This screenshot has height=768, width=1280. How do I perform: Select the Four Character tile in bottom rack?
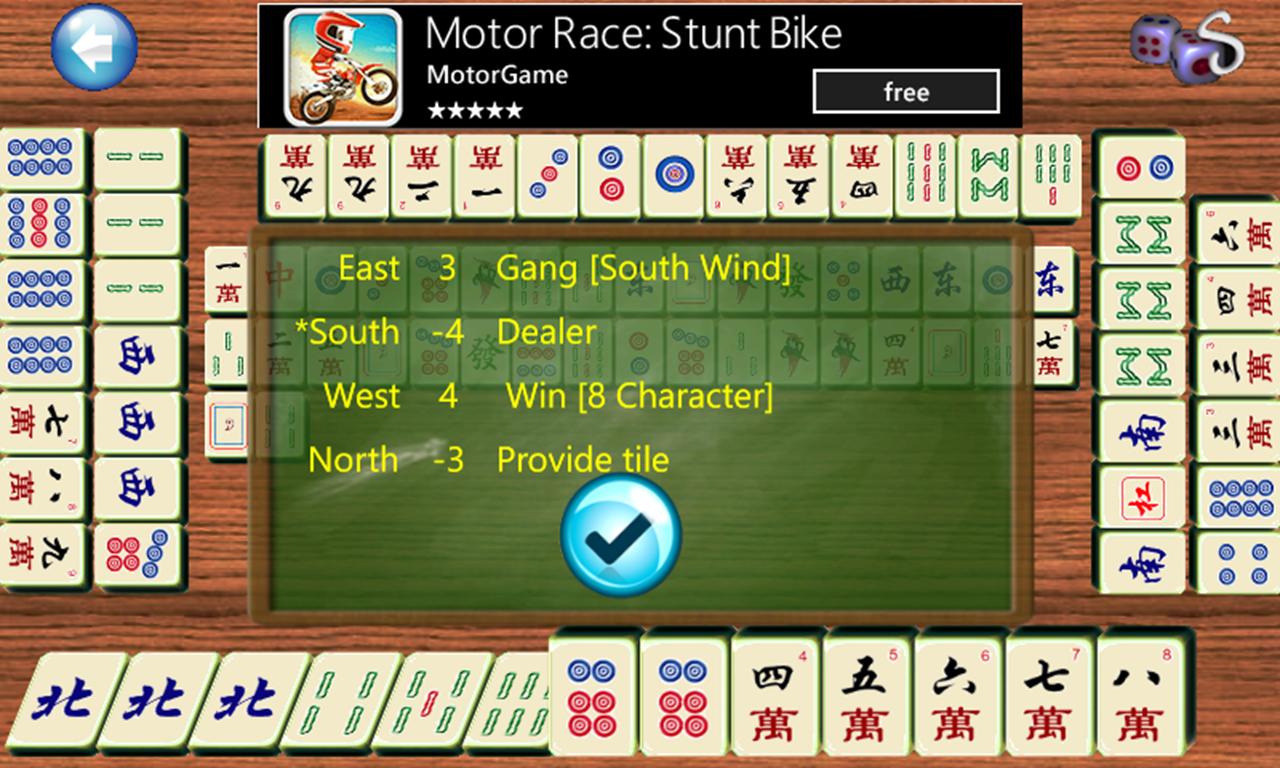(x=775, y=697)
